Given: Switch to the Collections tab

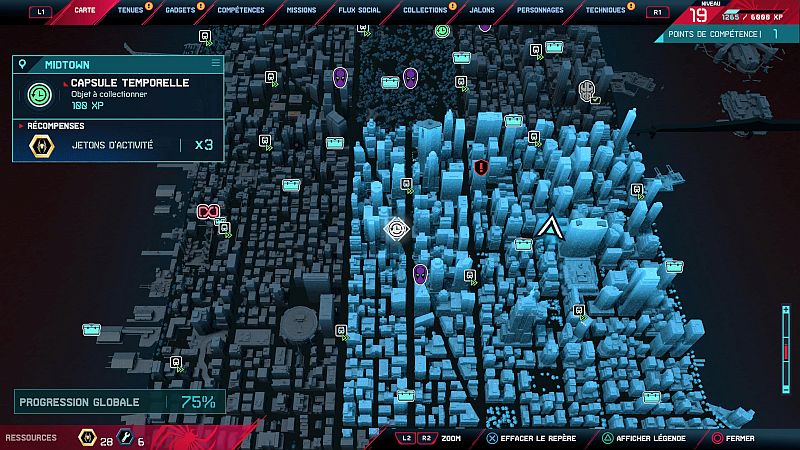Looking at the screenshot, I should tap(425, 10).
